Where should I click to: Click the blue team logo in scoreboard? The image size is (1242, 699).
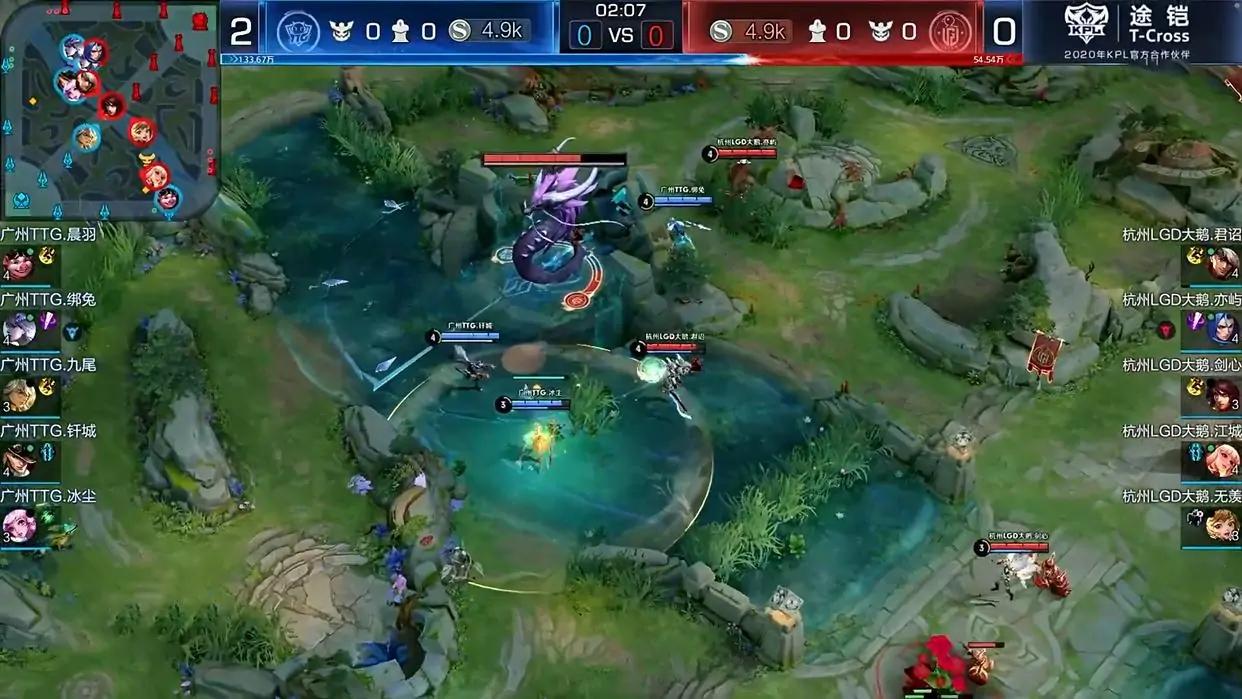[297, 31]
